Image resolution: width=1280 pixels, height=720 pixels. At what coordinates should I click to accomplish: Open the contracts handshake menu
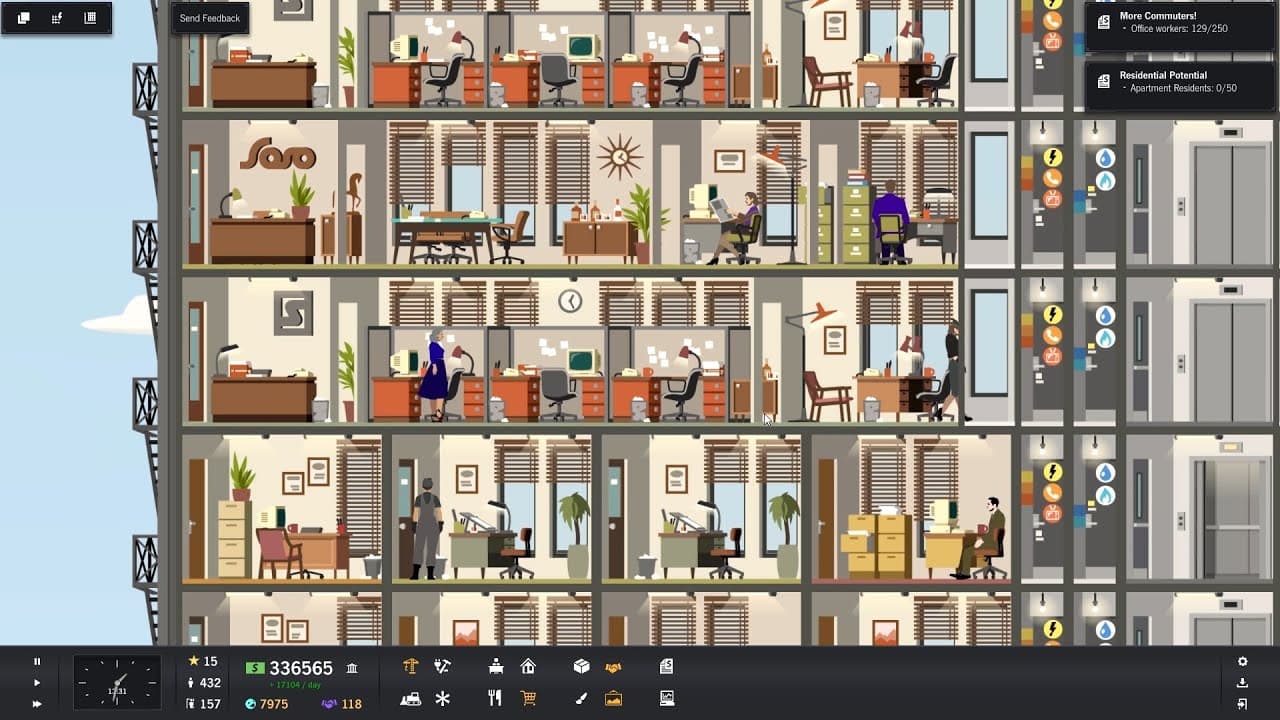[x=614, y=666]
